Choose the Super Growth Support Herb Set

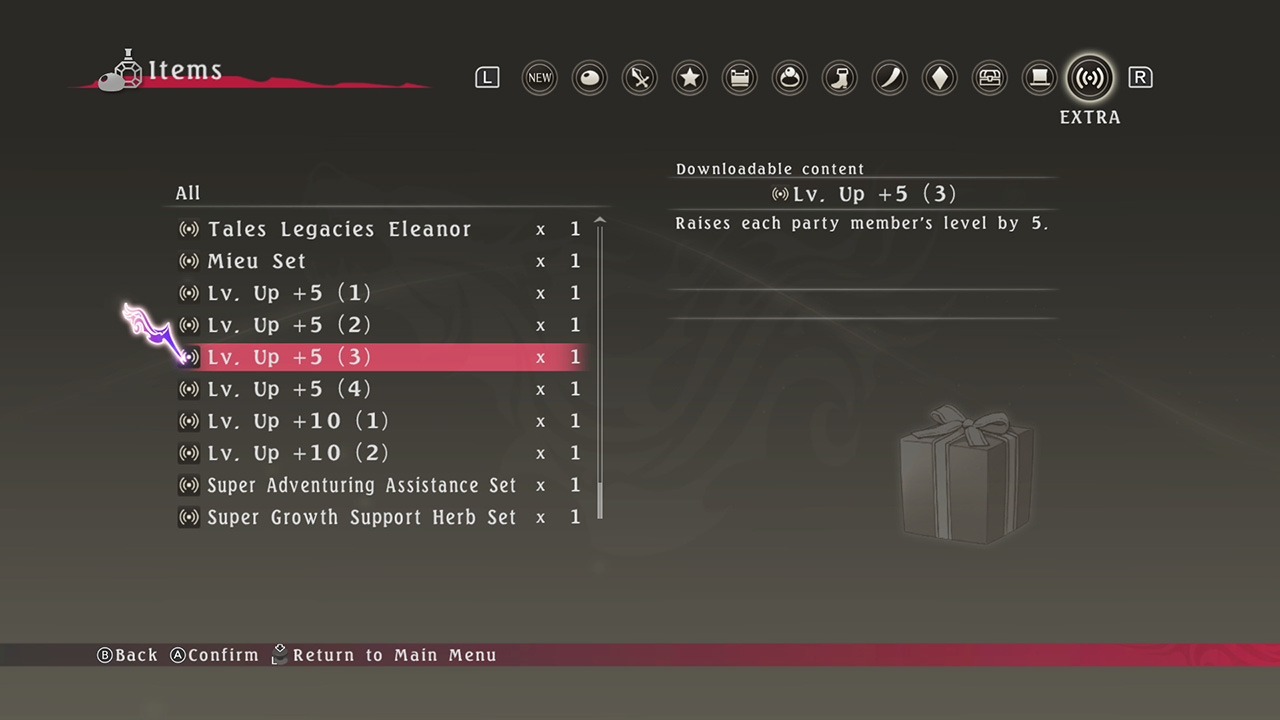point(361,517)
